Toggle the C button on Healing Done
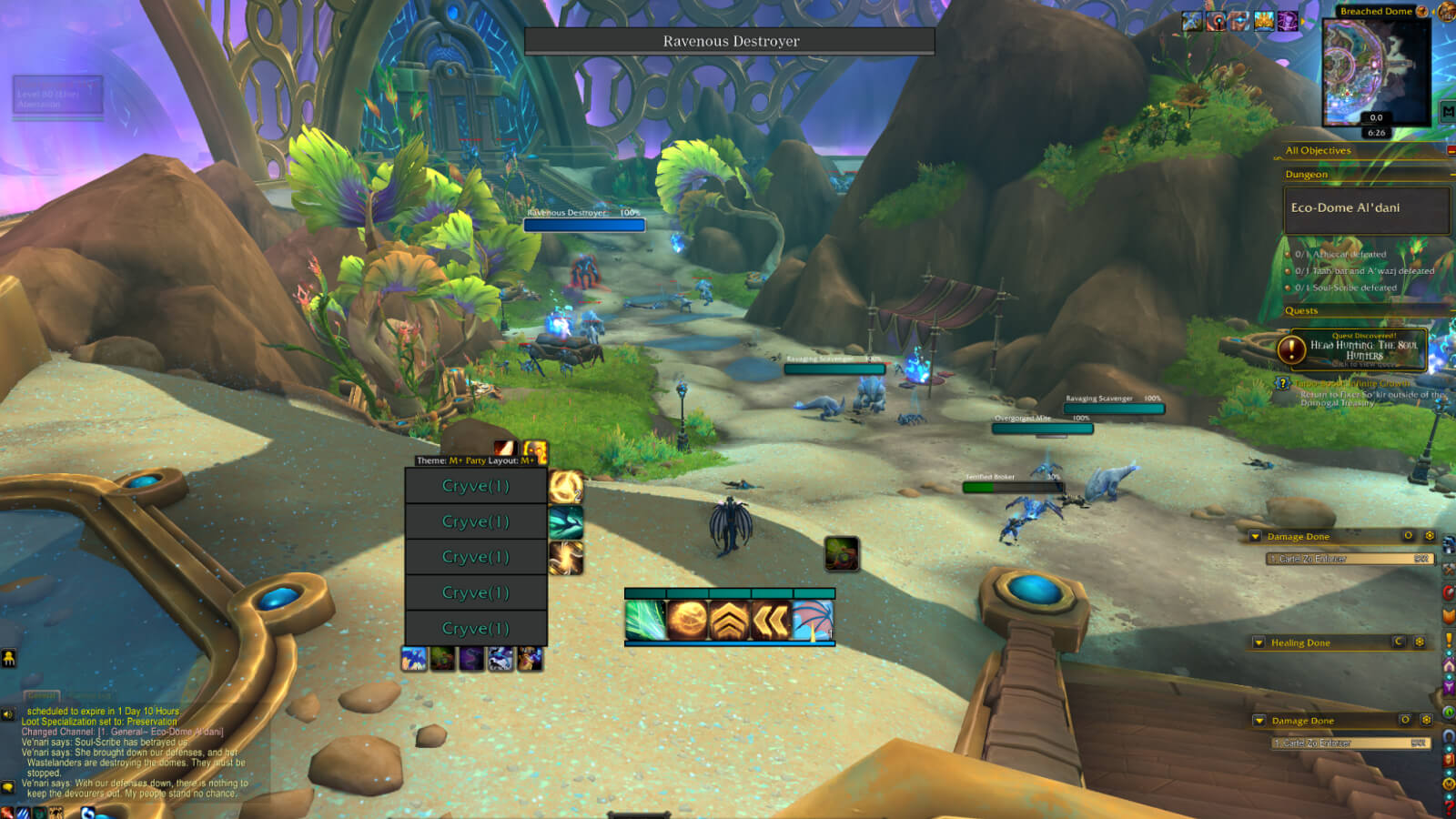 [1399, 642]
